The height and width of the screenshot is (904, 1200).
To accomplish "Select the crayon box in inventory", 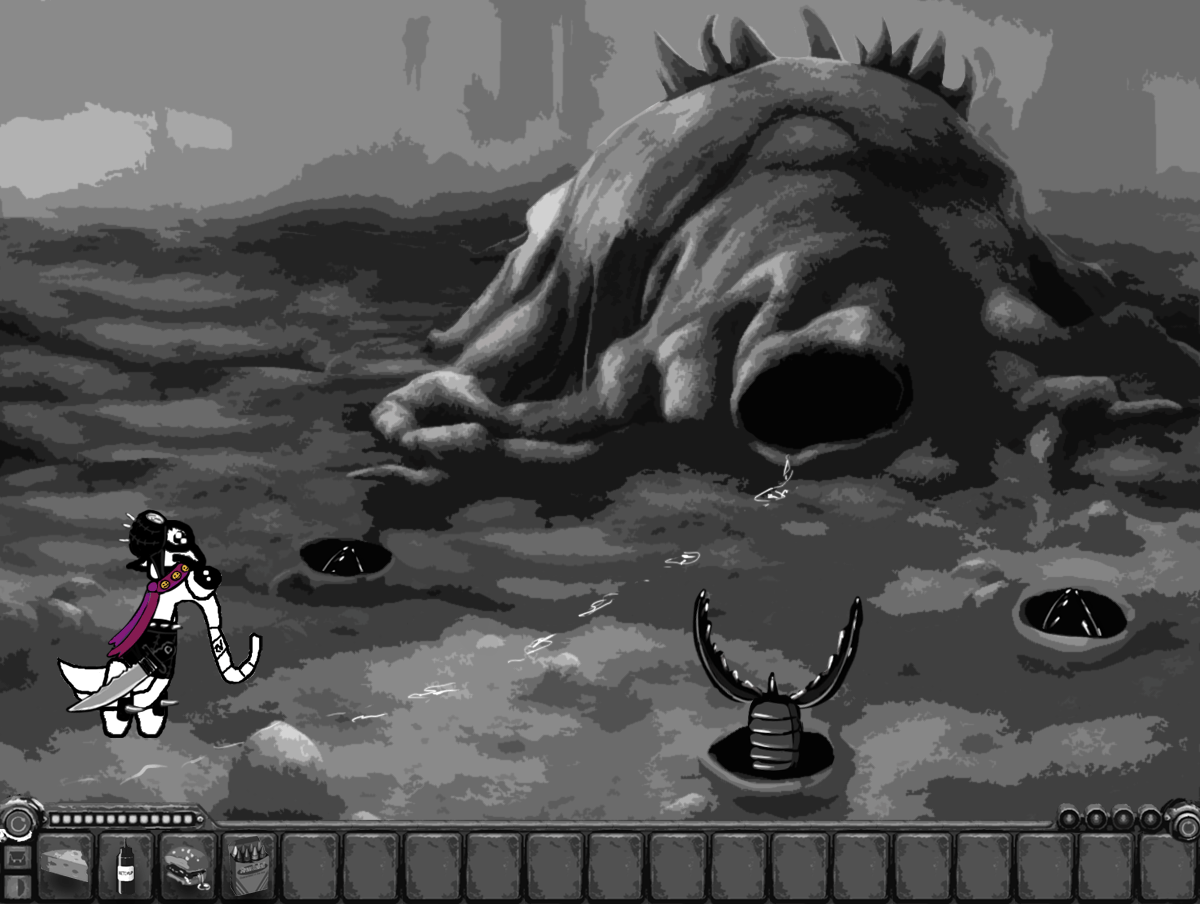I will click(x=249, y=864).
